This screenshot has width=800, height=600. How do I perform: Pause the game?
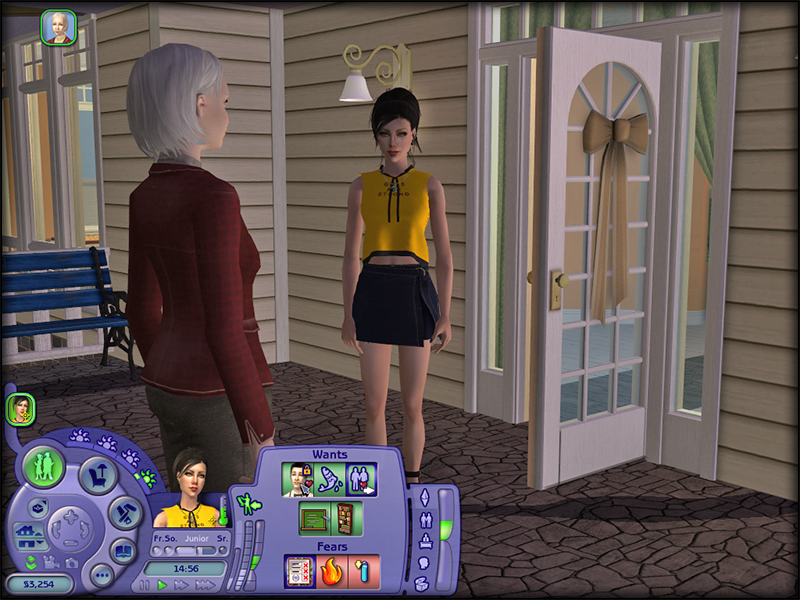click(146, 584)
